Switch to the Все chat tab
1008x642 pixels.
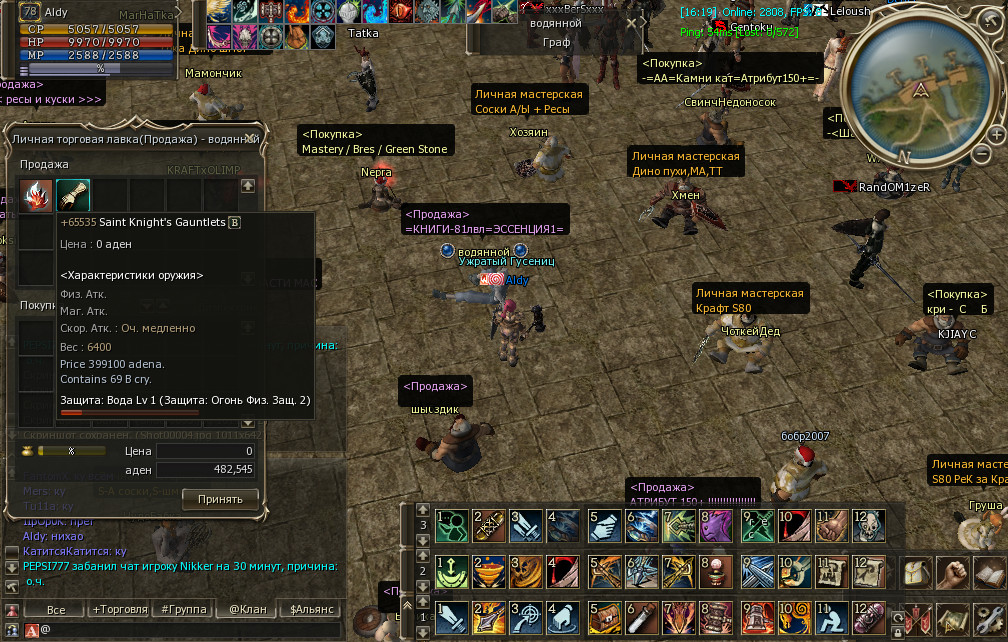(56, 609)
